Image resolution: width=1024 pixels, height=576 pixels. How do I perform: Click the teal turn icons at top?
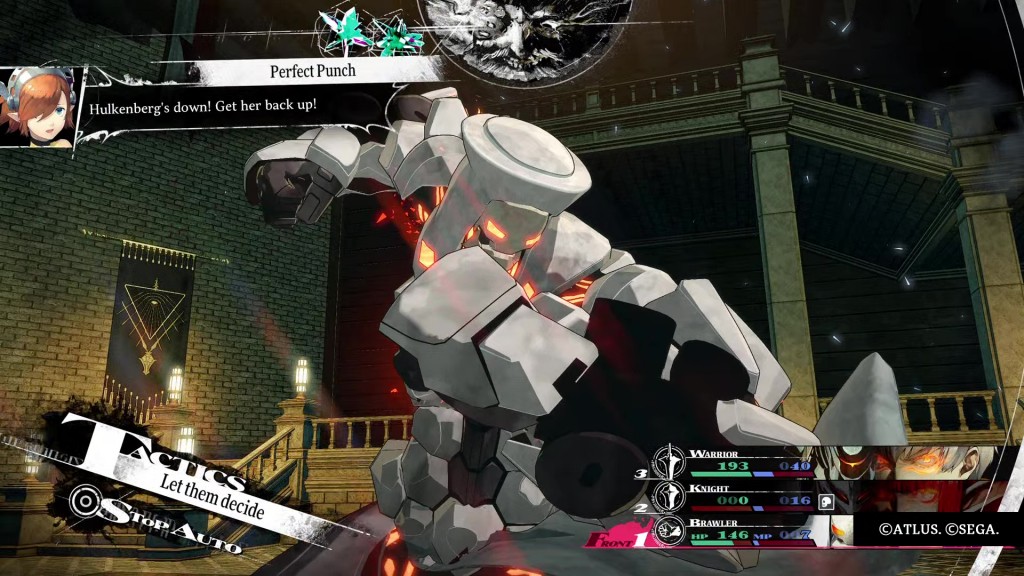click(369, 31)
